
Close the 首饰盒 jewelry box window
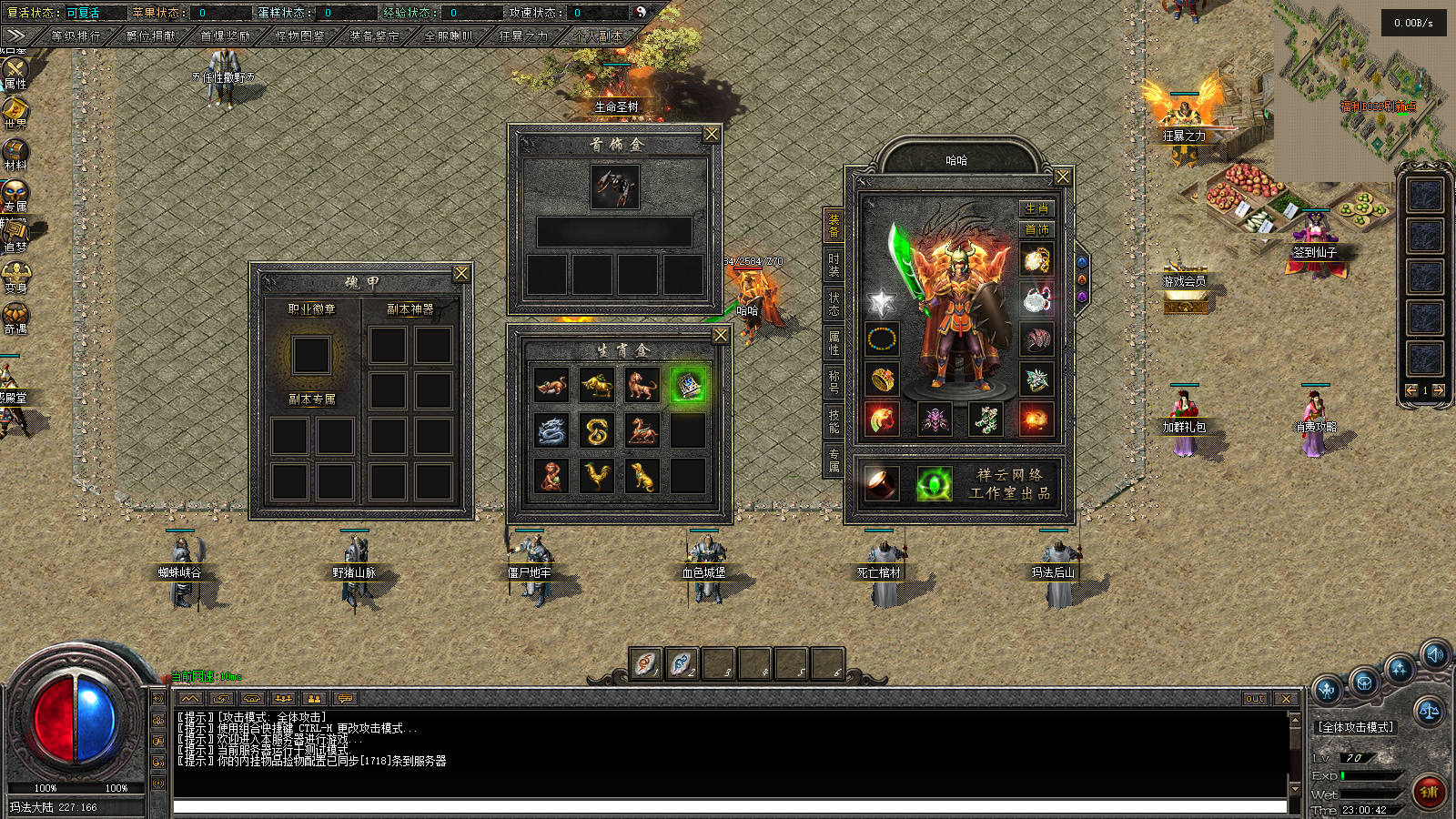(712, 134)
